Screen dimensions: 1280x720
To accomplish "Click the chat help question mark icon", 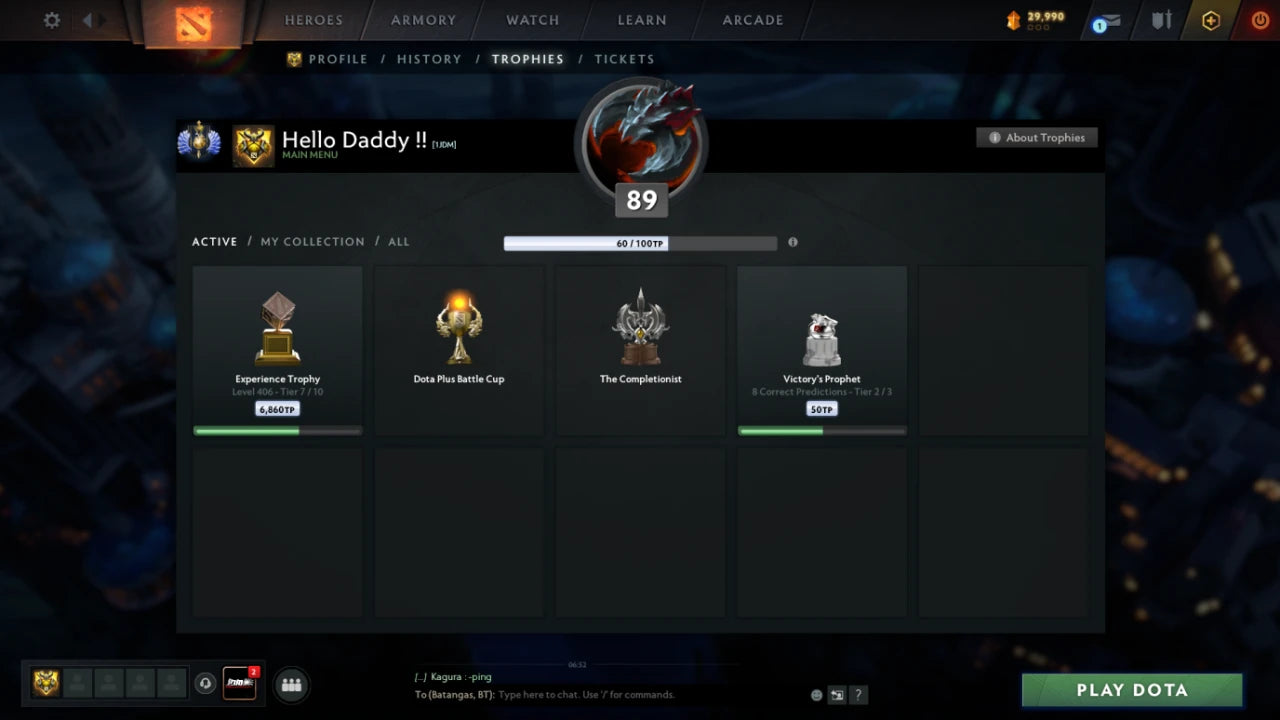I will click(858, 694).
